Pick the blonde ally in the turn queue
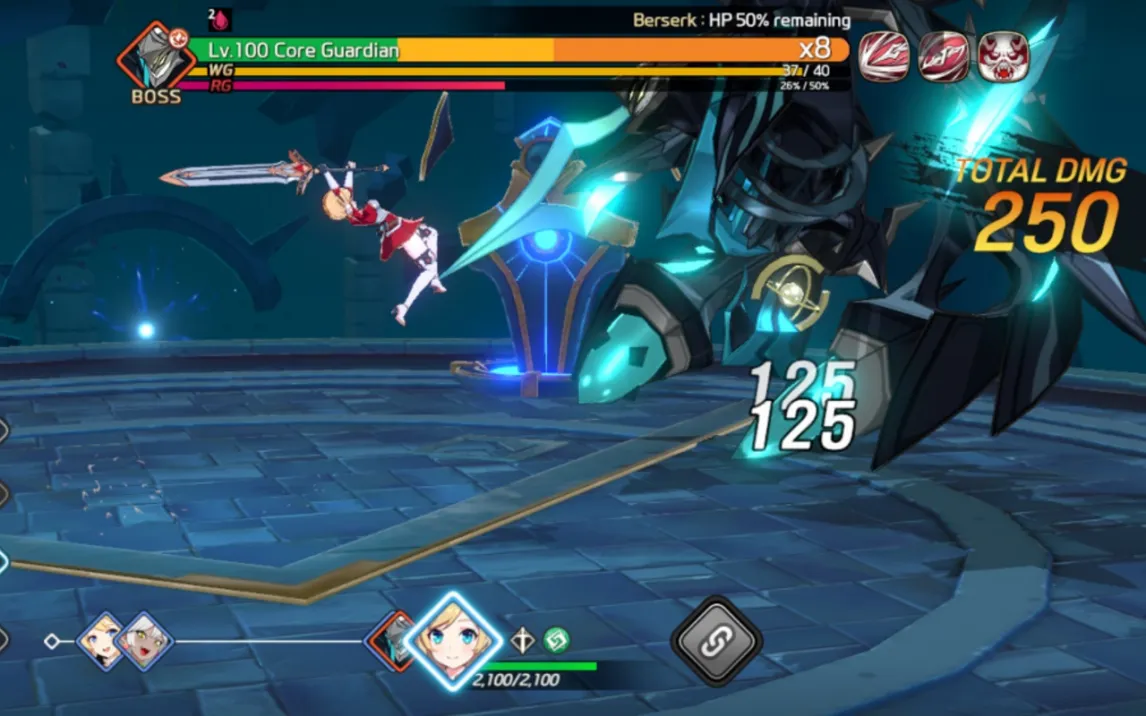Viewport: 1146px width, 716px height. (102, 640)
